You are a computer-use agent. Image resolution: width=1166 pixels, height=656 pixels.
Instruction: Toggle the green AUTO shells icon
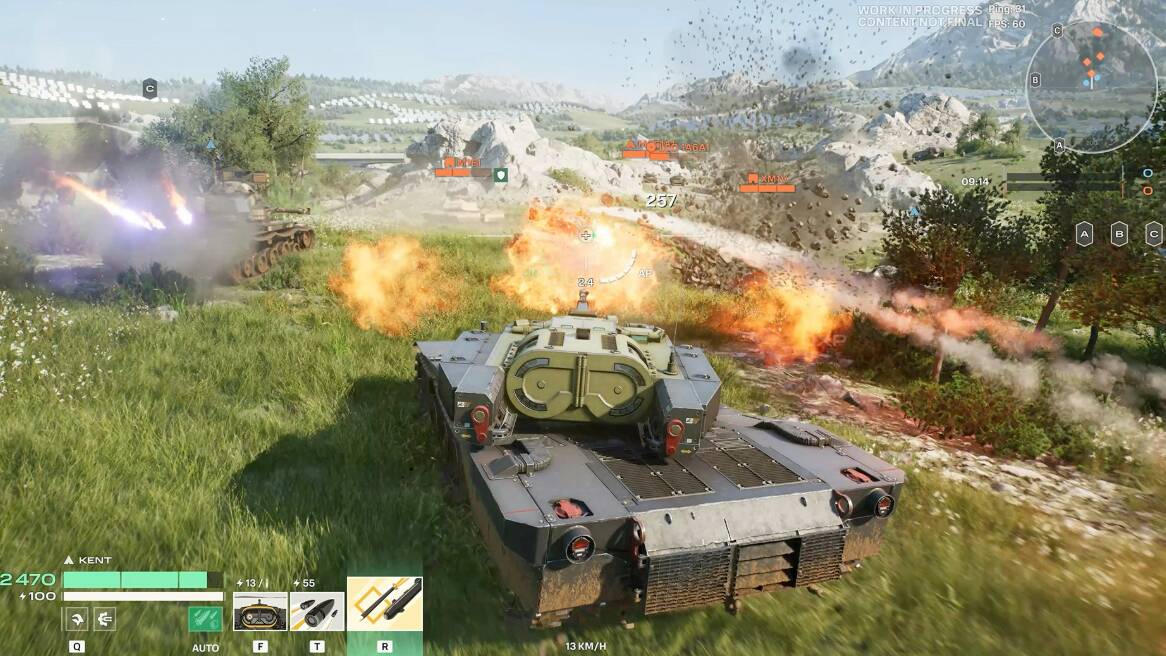(205, 619)
